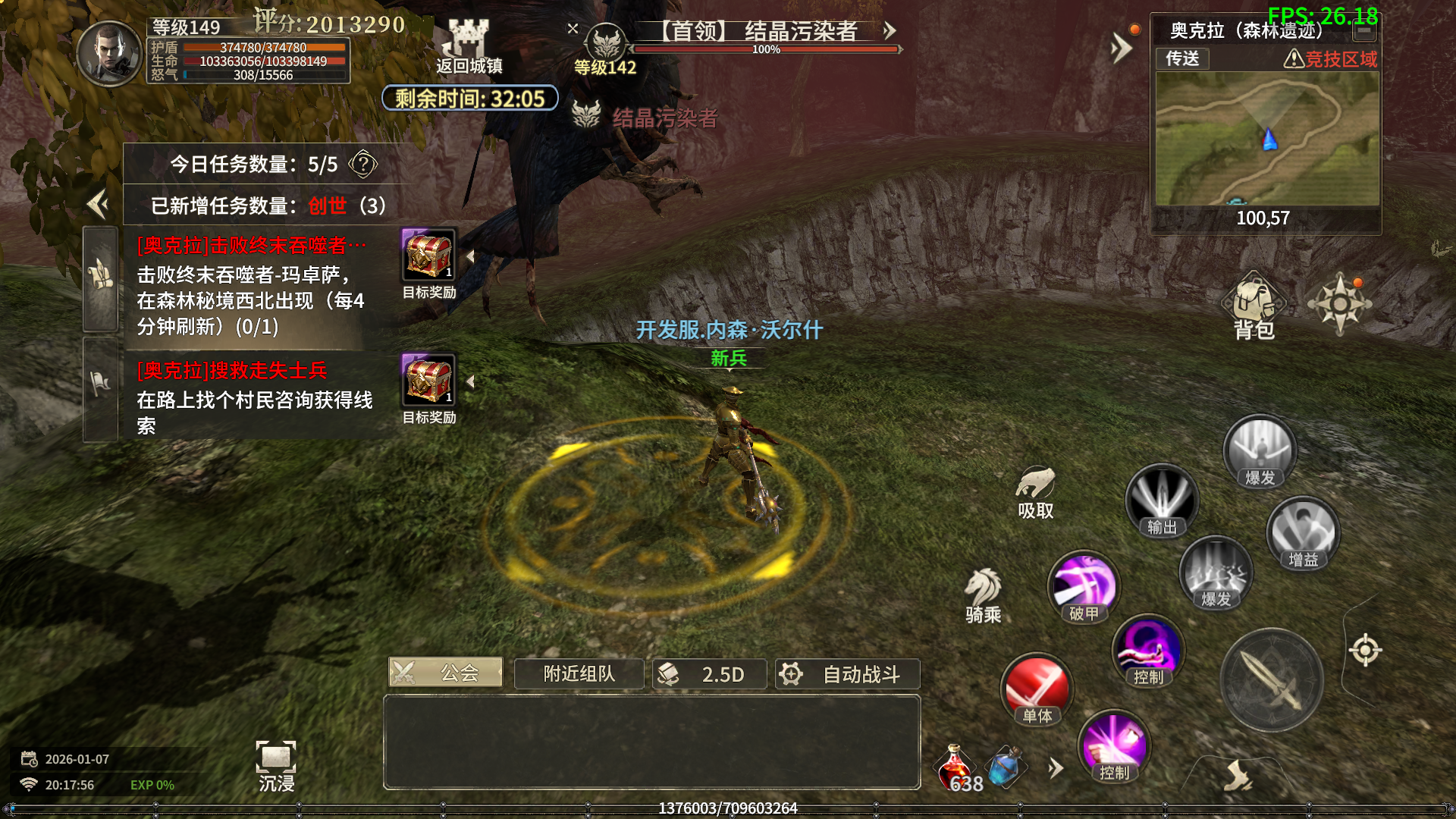This screenshot has width=1456, height=819.
Task: Mount up with the 骑乘 button
Action: tap(983, 595)
